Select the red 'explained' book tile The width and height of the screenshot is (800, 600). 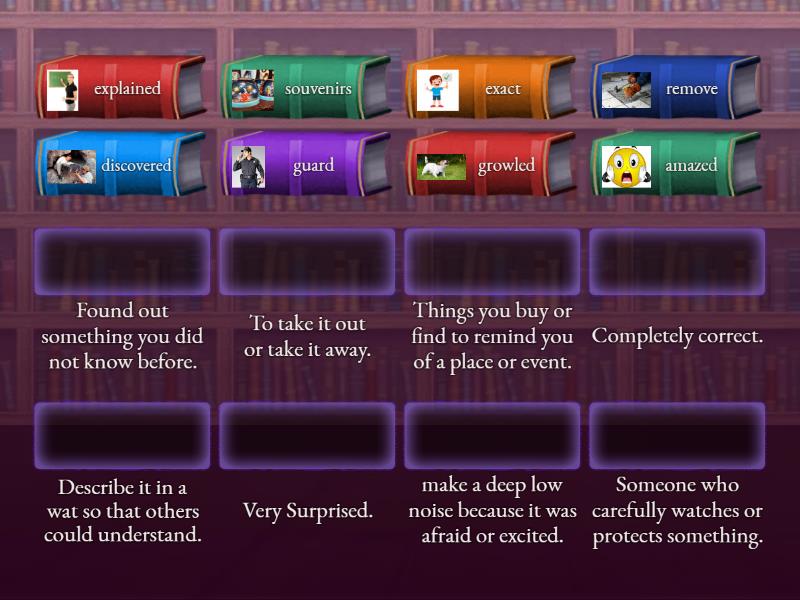(121, 89)
